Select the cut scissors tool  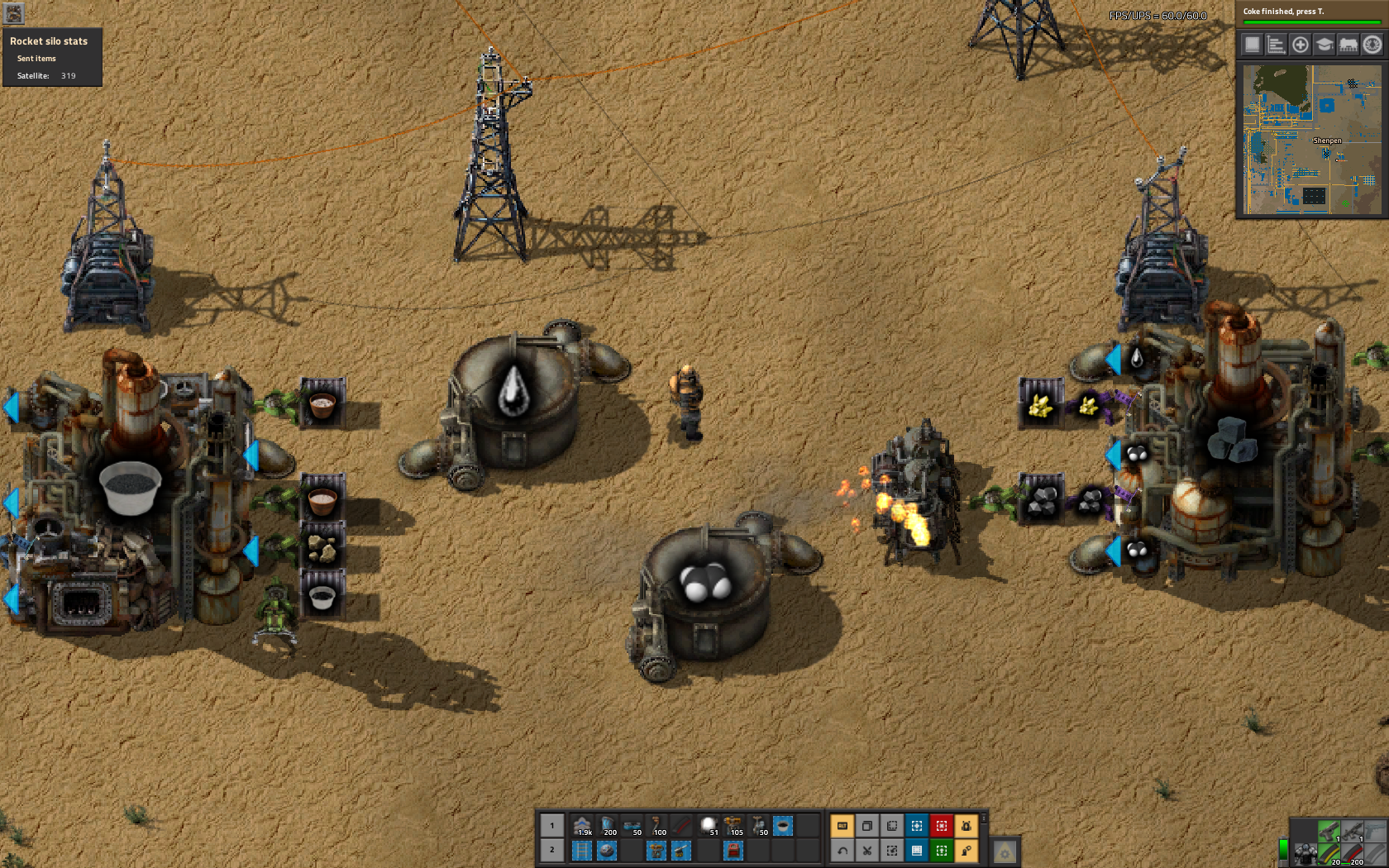tap(867, 850)
